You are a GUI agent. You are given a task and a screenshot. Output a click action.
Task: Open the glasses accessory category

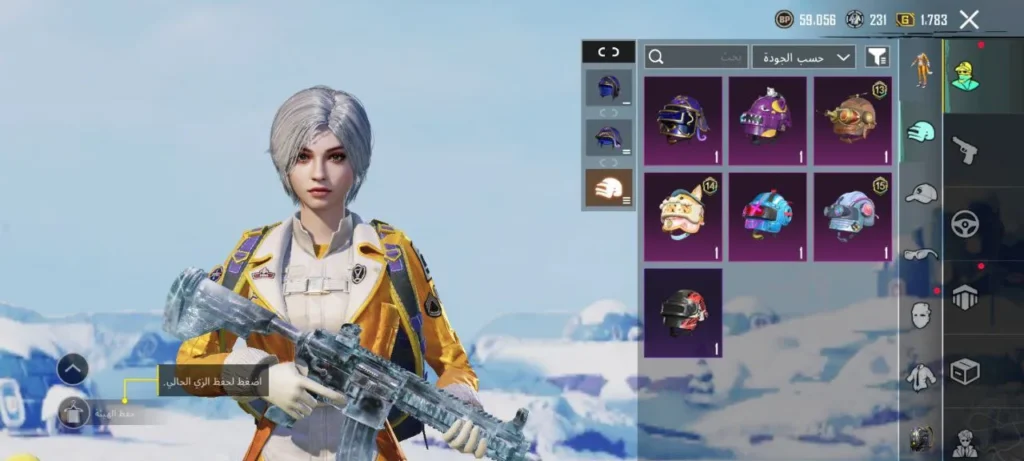tap(921, 254)
